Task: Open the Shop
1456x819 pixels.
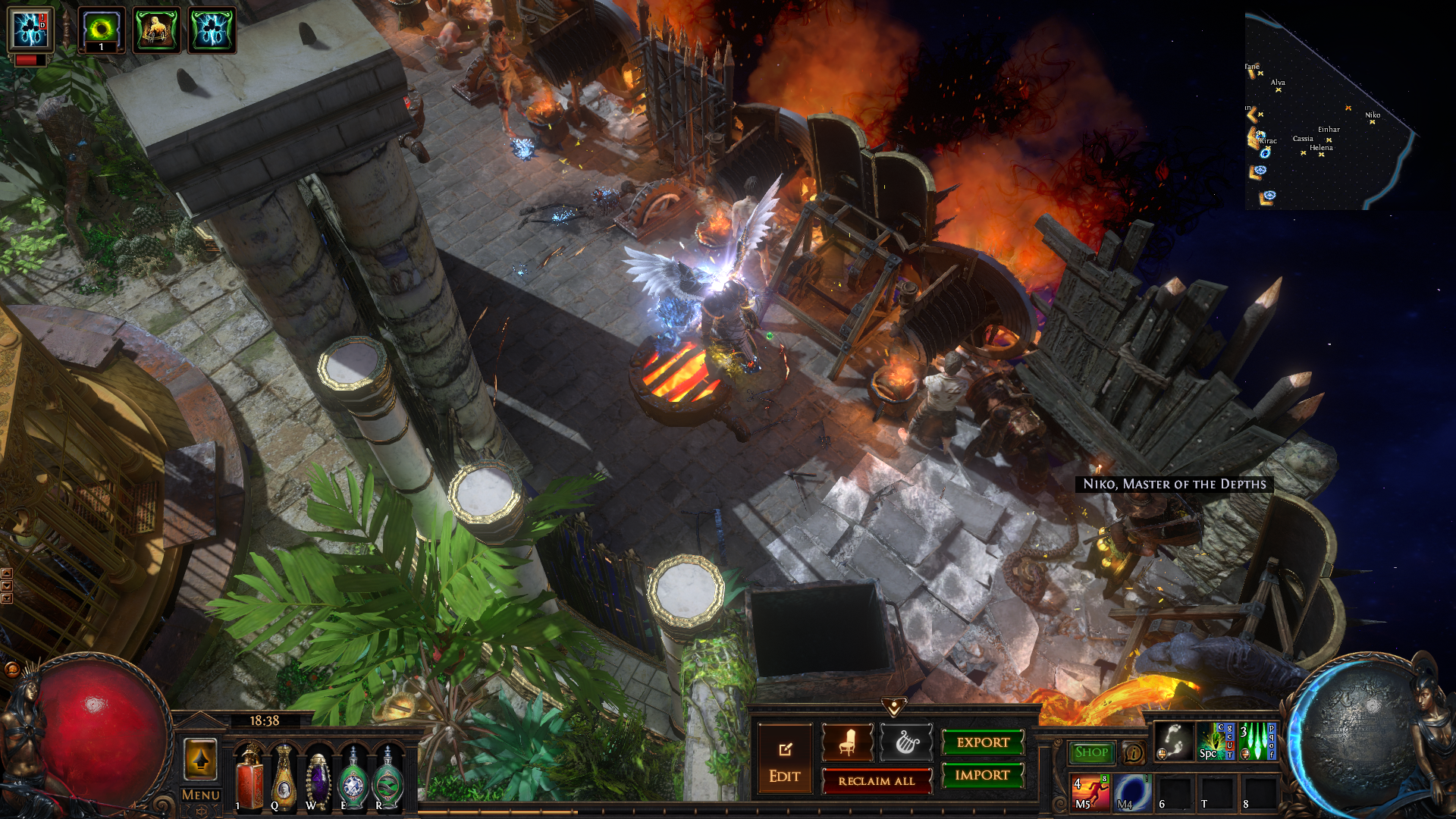Action: point(1091,752)
